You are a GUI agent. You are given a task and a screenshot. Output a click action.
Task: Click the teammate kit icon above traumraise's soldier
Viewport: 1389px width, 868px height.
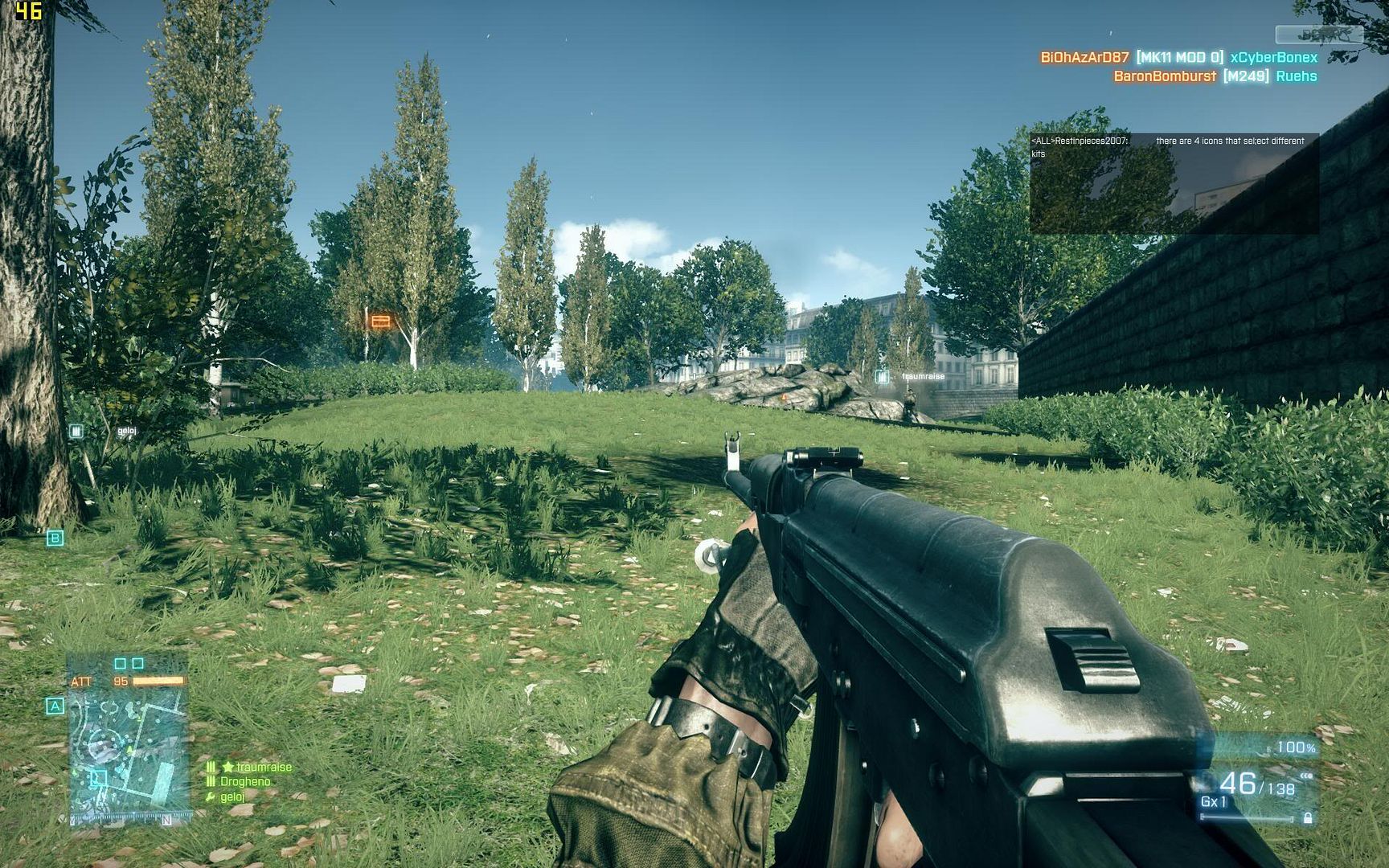click(883, 376)
